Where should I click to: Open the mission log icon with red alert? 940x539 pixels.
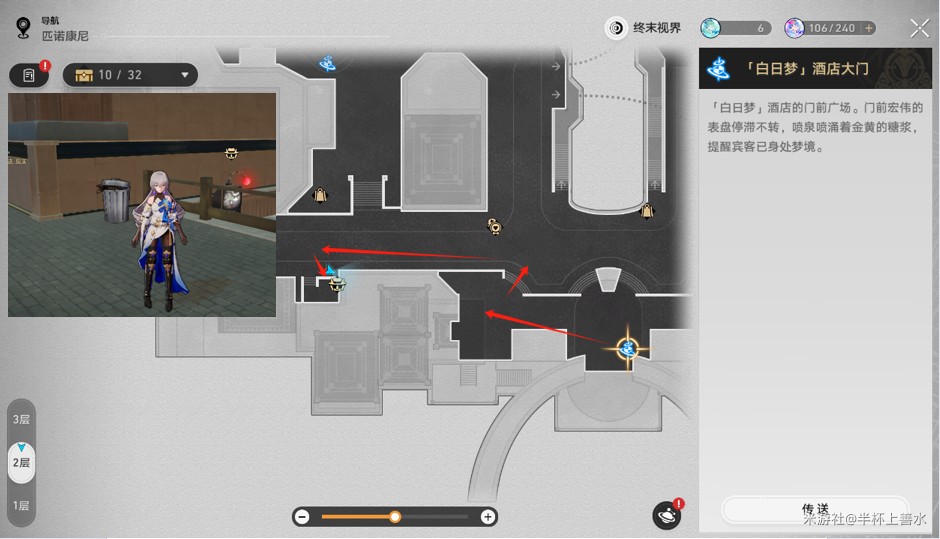pos(29,75)
